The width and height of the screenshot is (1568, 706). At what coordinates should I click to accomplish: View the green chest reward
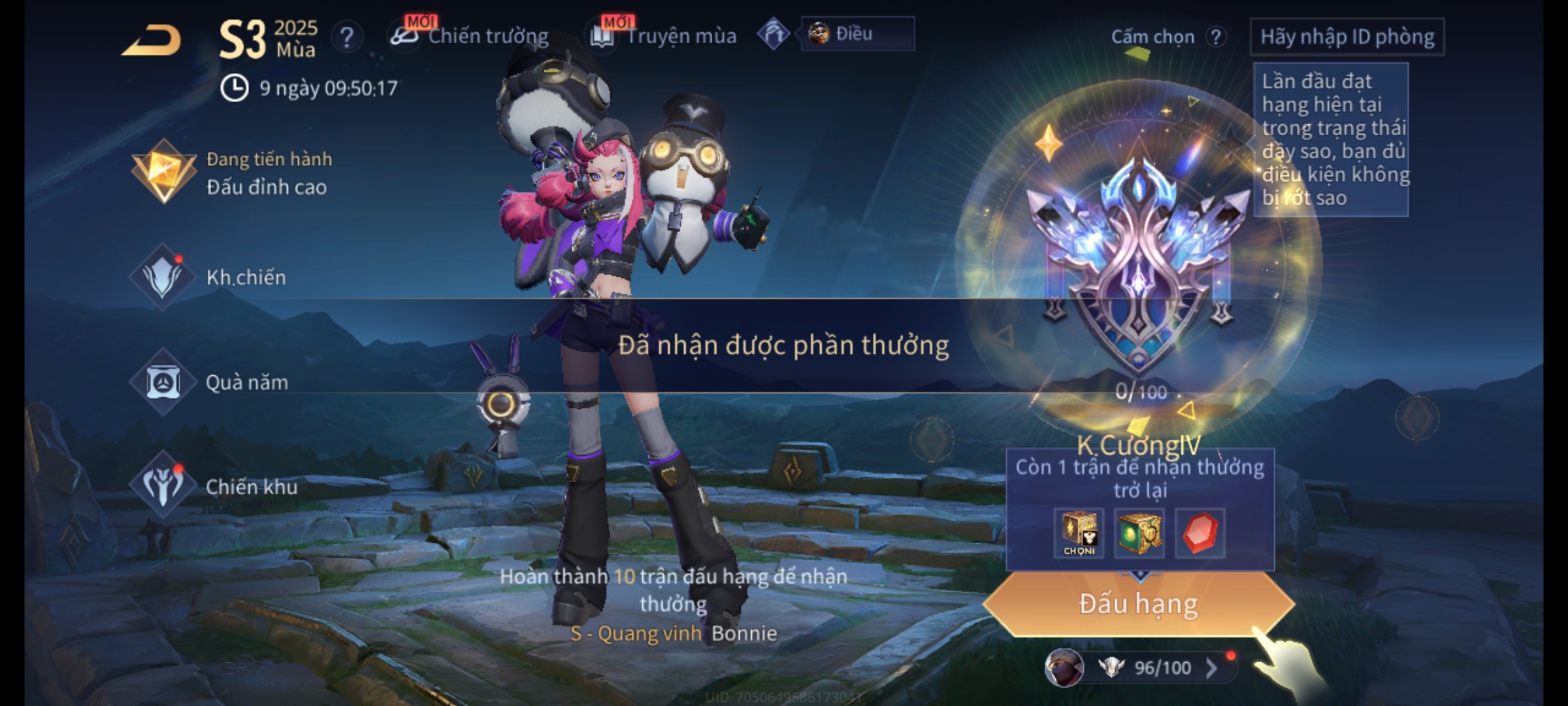coord(1139,533)
